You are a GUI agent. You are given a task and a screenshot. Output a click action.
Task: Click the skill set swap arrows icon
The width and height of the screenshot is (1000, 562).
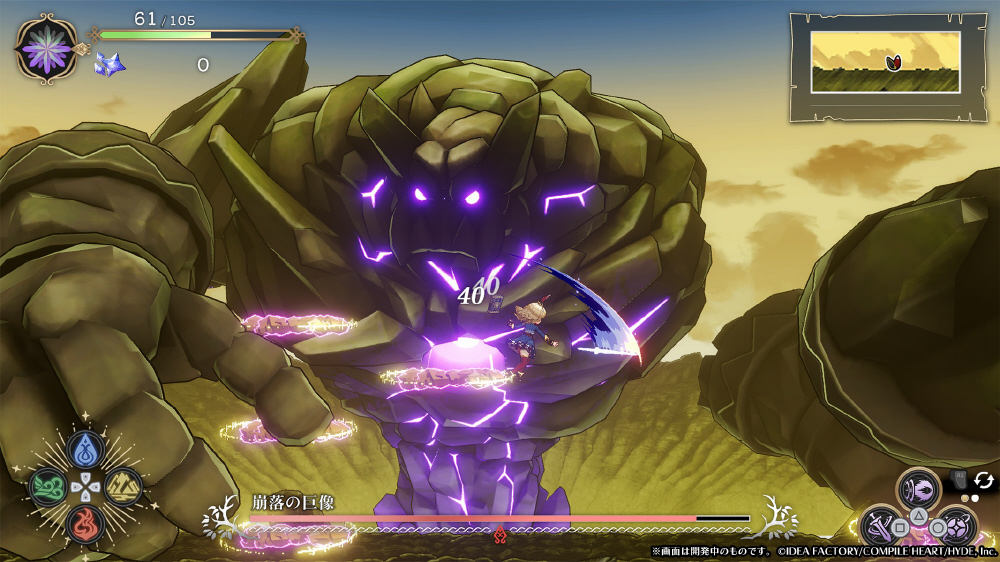point(983,480)
